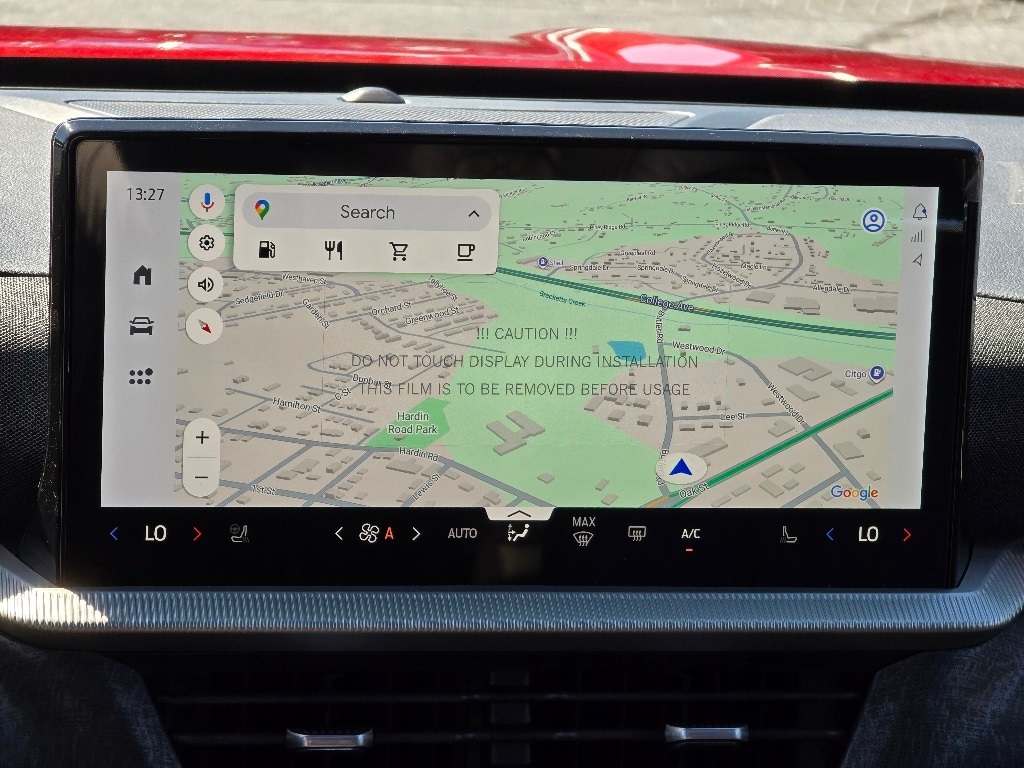The height and width of the screenshot is (768, 1024).
Task: Open the account profile icon on the map
Action: click(x=873, y=221)
